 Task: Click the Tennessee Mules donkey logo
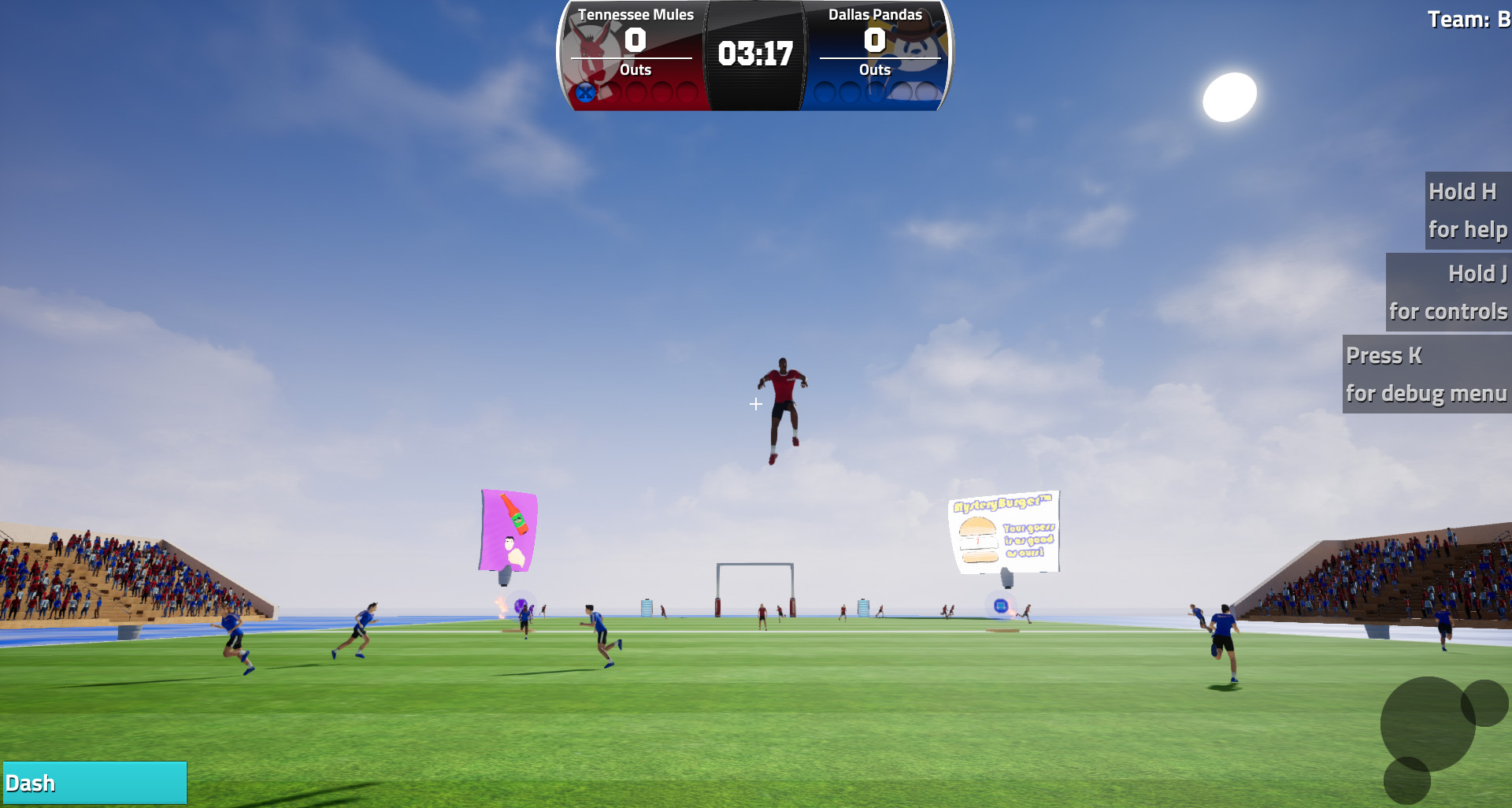click(594, 46)
